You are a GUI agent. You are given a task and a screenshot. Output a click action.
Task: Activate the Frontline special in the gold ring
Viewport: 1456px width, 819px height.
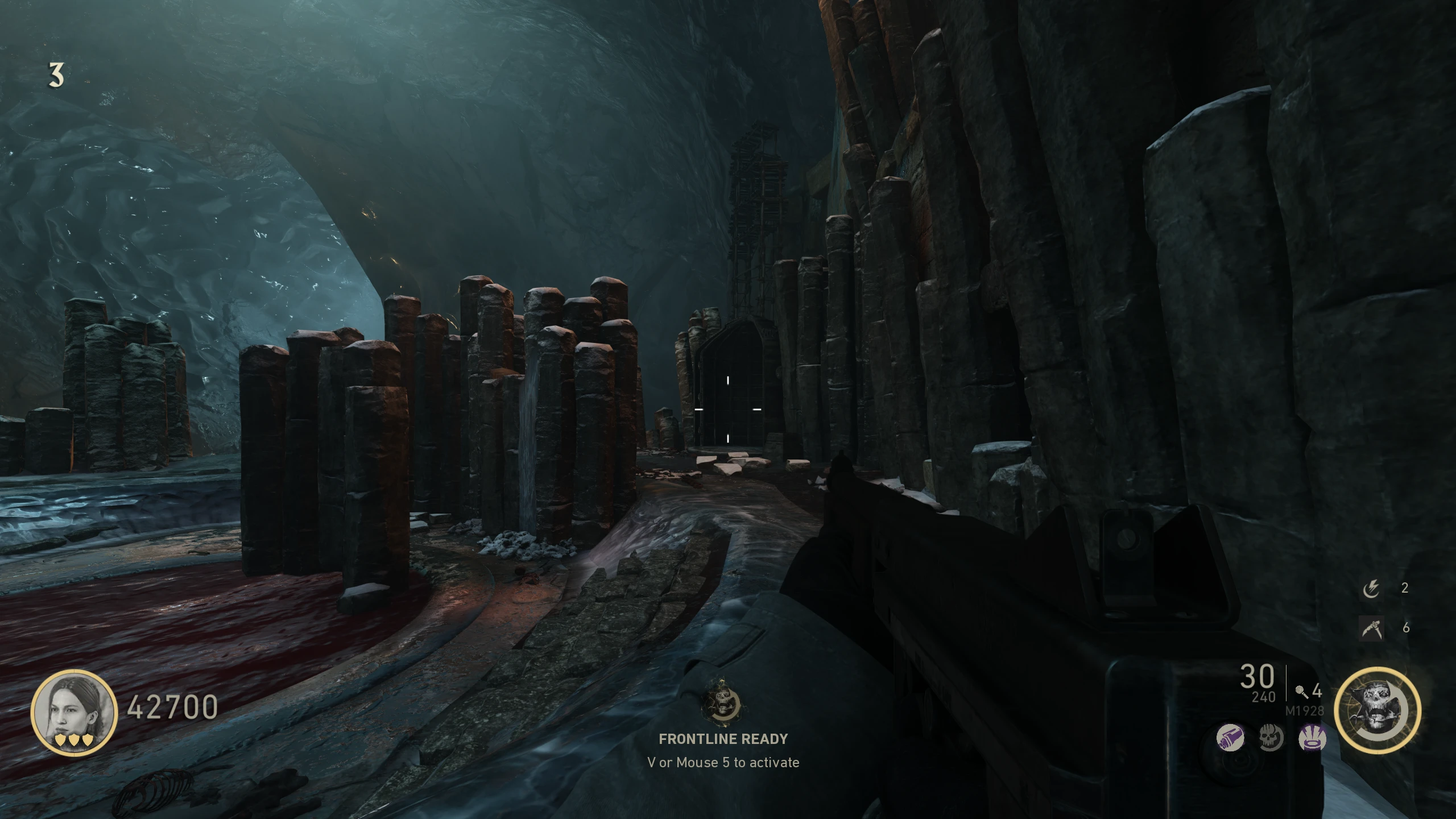tap(1377, 710)
